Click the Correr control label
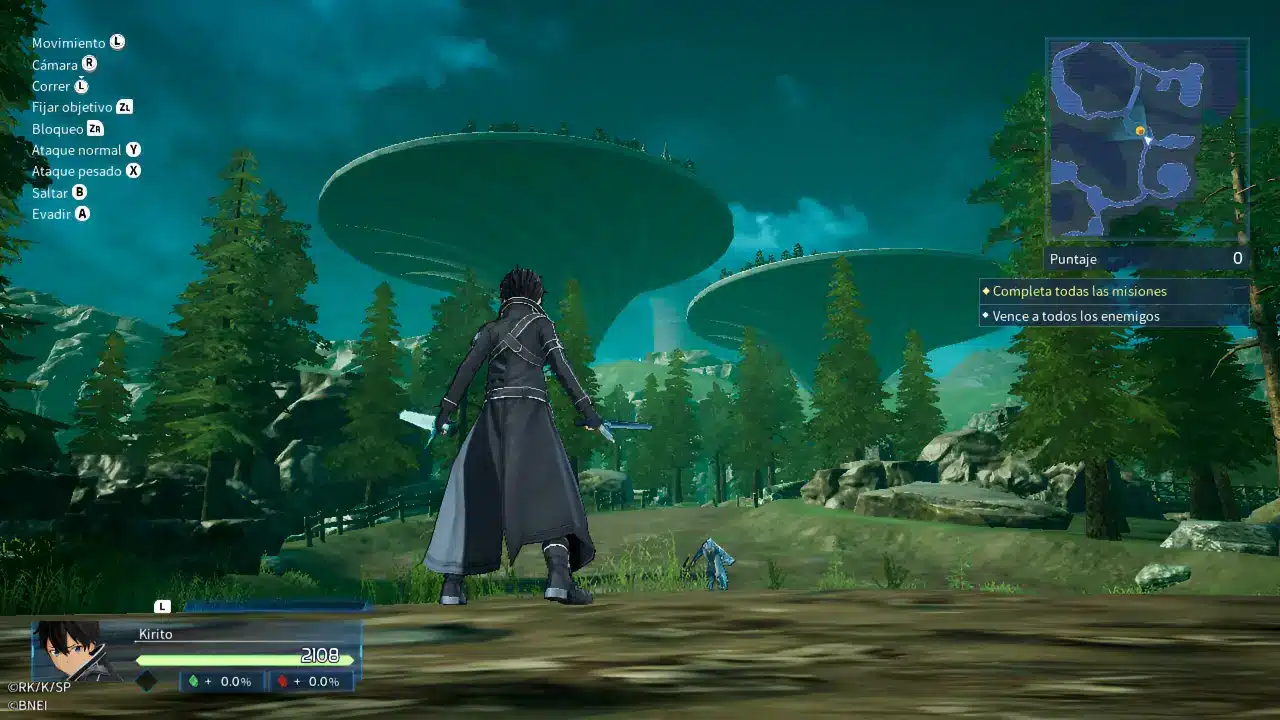The width and height of the screenshot is (1280, 720). tap(49, 86)
